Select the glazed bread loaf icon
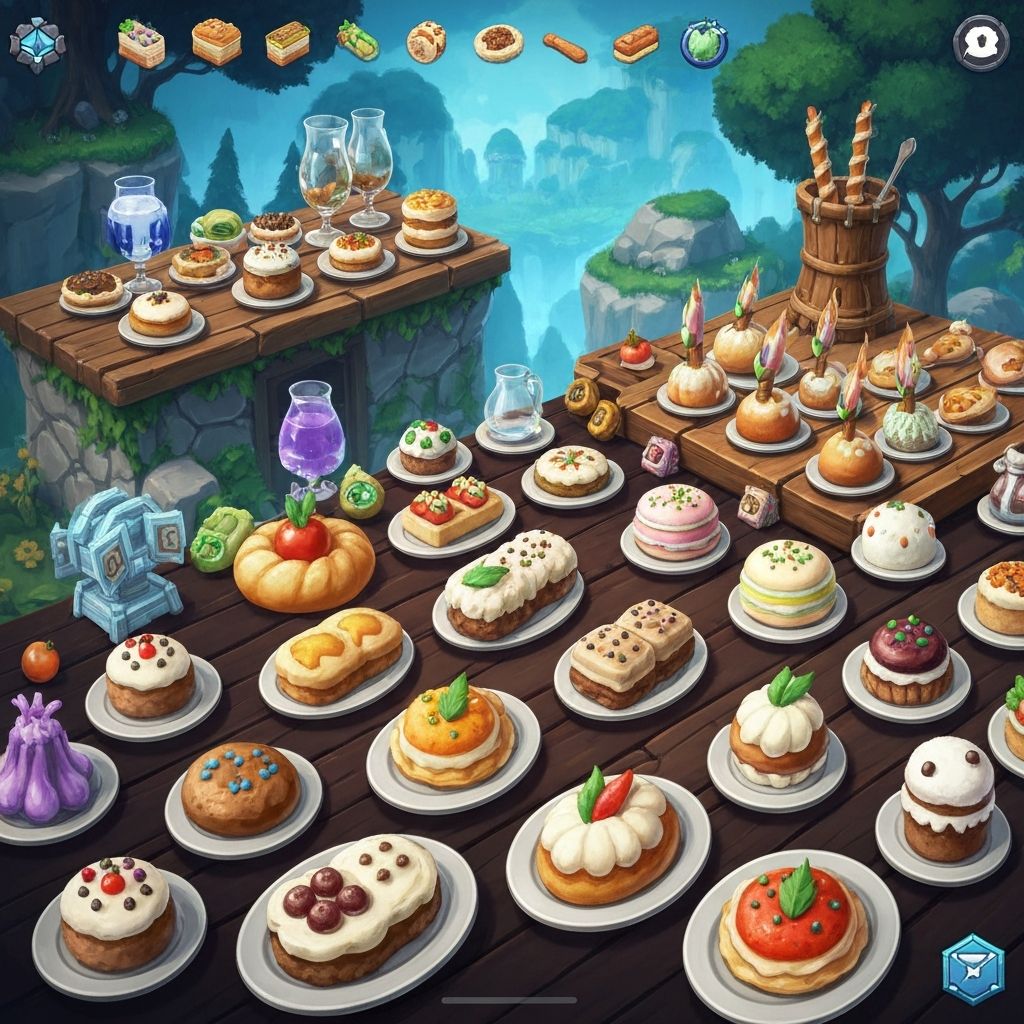Viewport: 1024px width, 1024px height. (x=635, y=42)
